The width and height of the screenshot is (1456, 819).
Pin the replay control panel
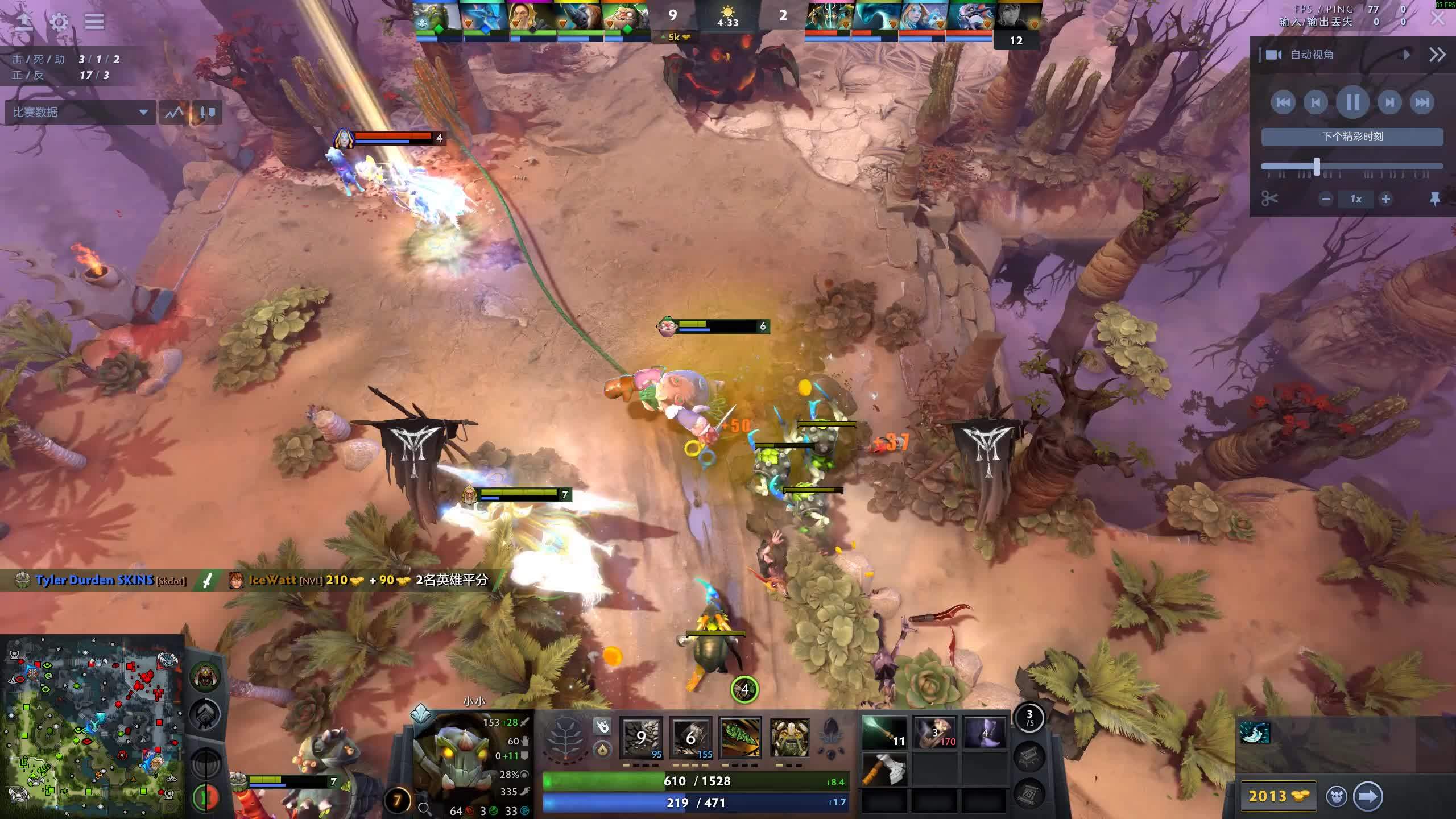pyautogui.click(x=1434, y=199)
